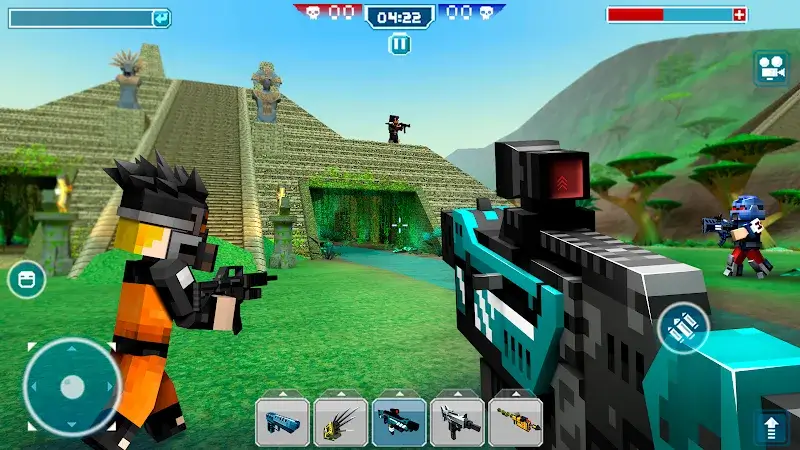Select the blue pistol weapon slot
Viewport: 800px width, 450px height.
[282, 422]
